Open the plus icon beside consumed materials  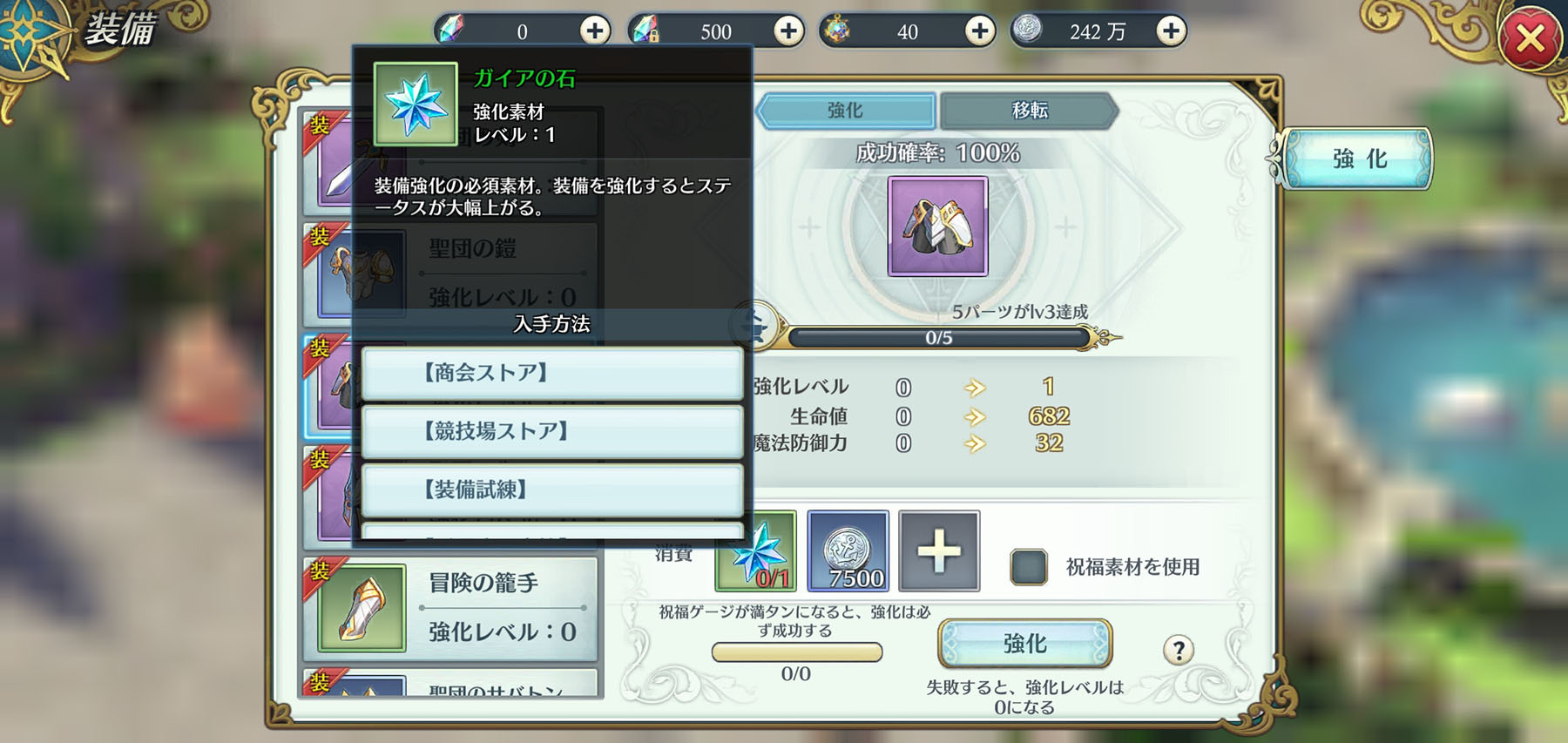939,551
